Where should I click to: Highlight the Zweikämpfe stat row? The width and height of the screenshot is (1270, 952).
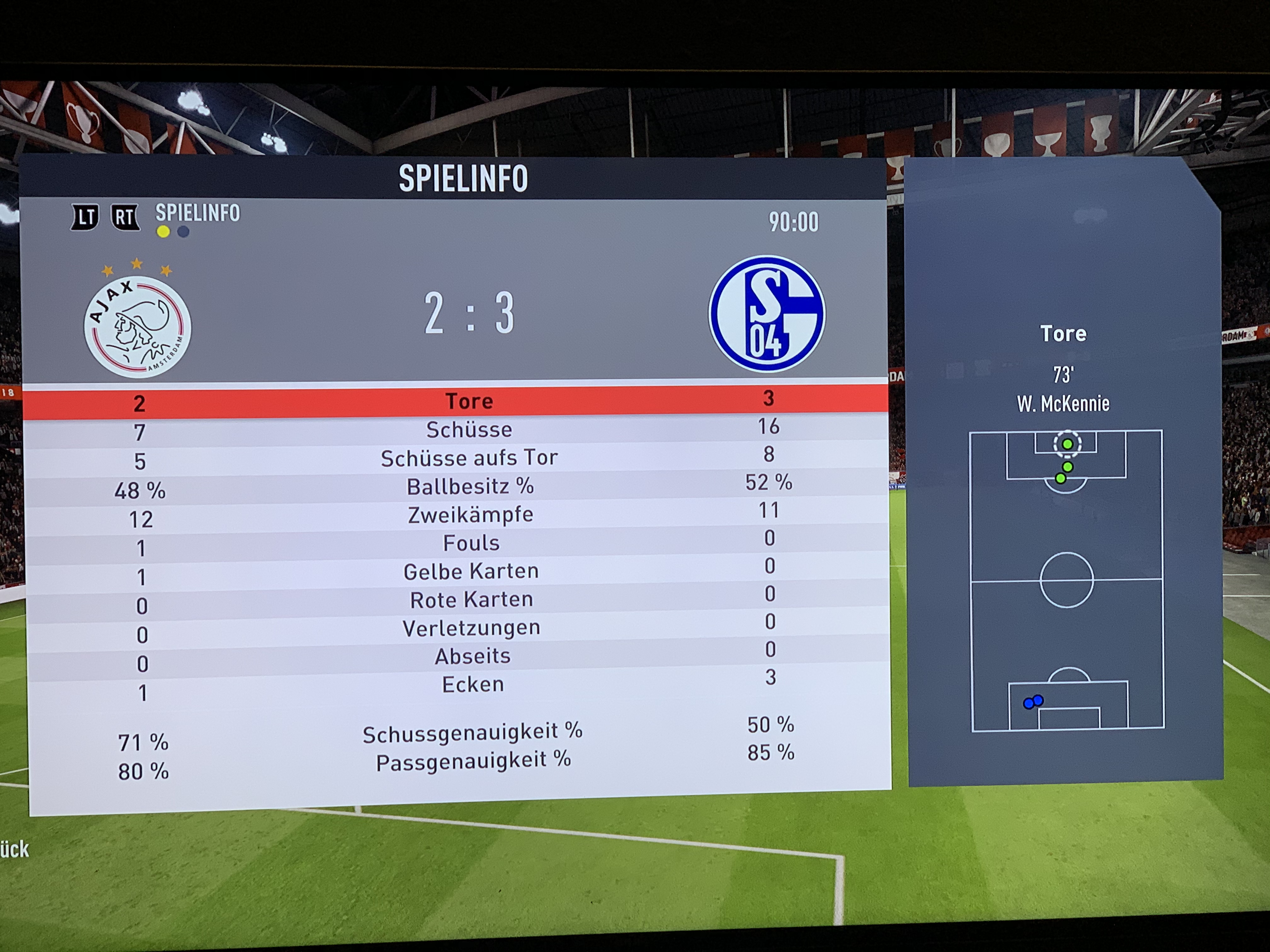[470, 515]
